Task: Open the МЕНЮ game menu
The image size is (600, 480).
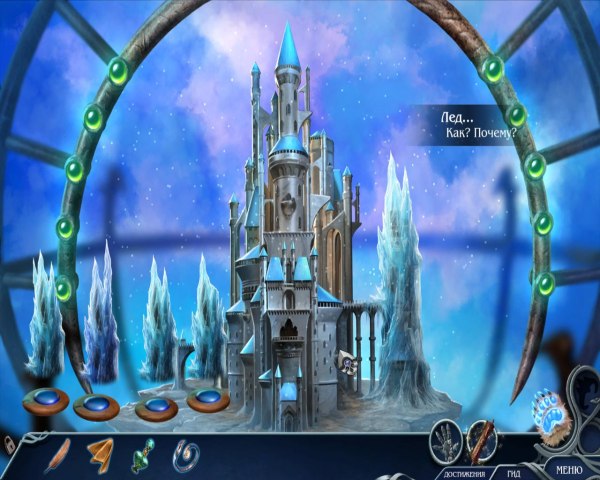Action: point(567,468)
